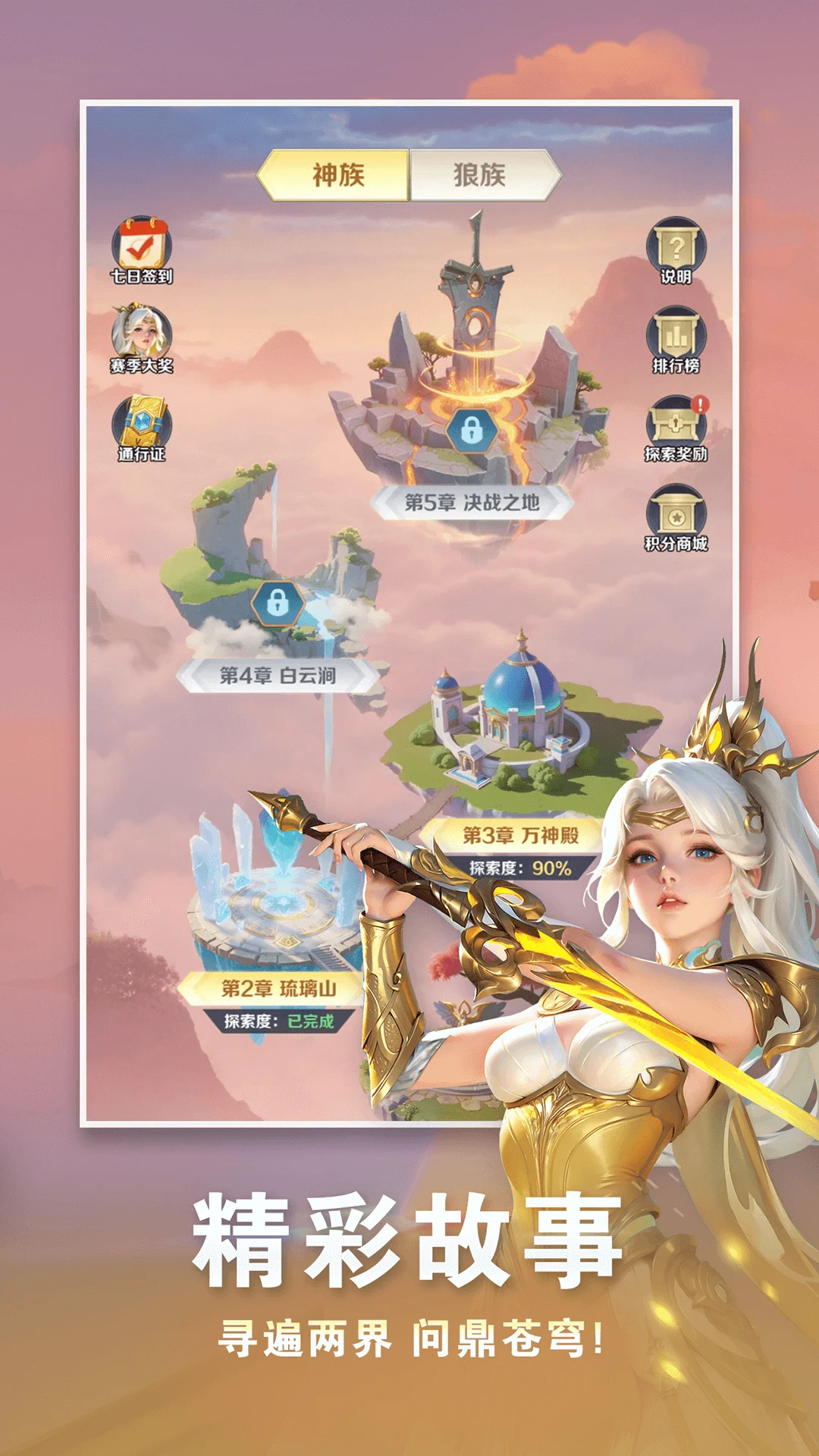Open the 积分商城 points shop
The image size is (819, 1456).
(x=676, y=517)
